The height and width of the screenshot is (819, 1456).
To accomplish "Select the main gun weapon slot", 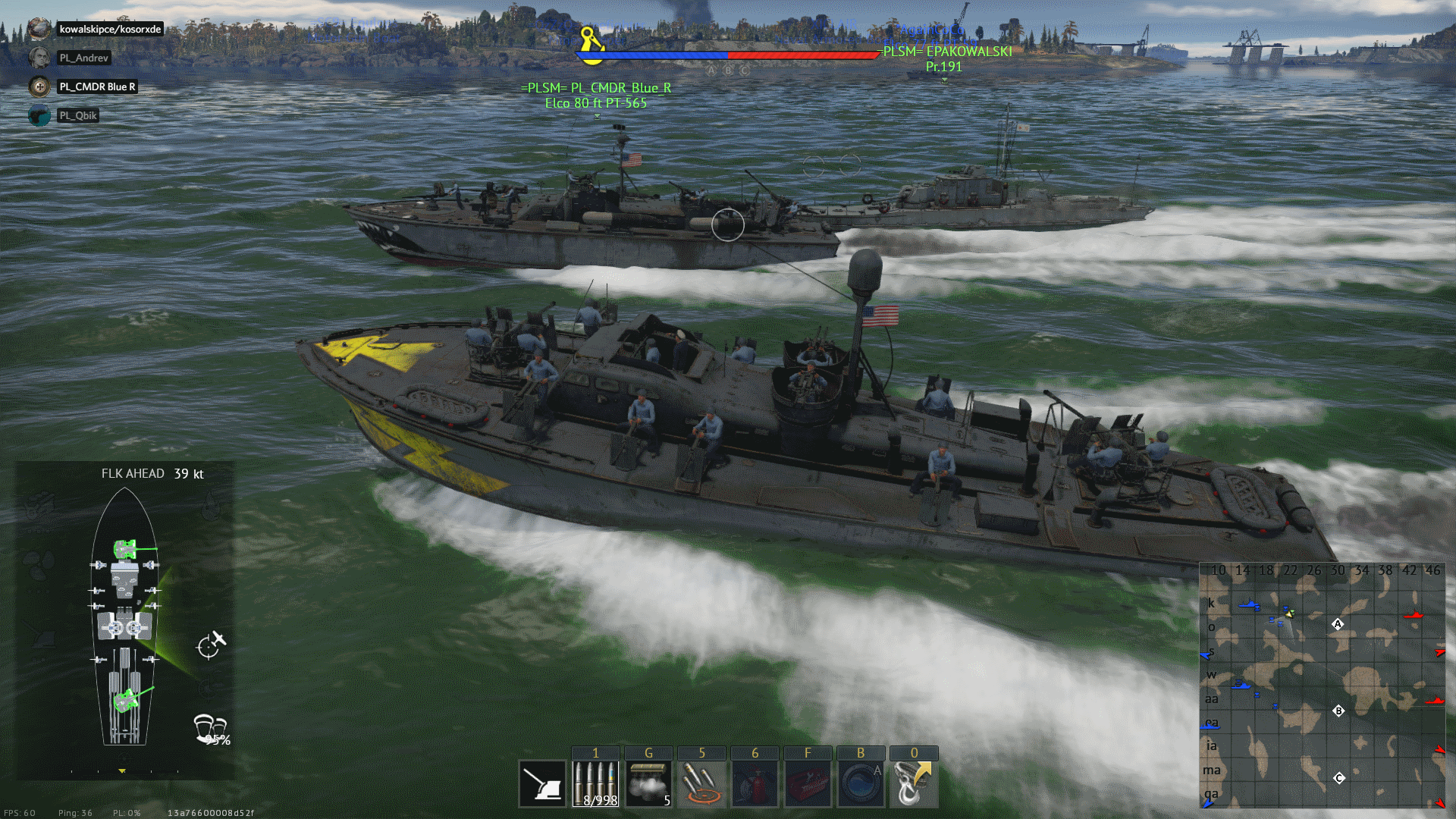I will (543, 783).
